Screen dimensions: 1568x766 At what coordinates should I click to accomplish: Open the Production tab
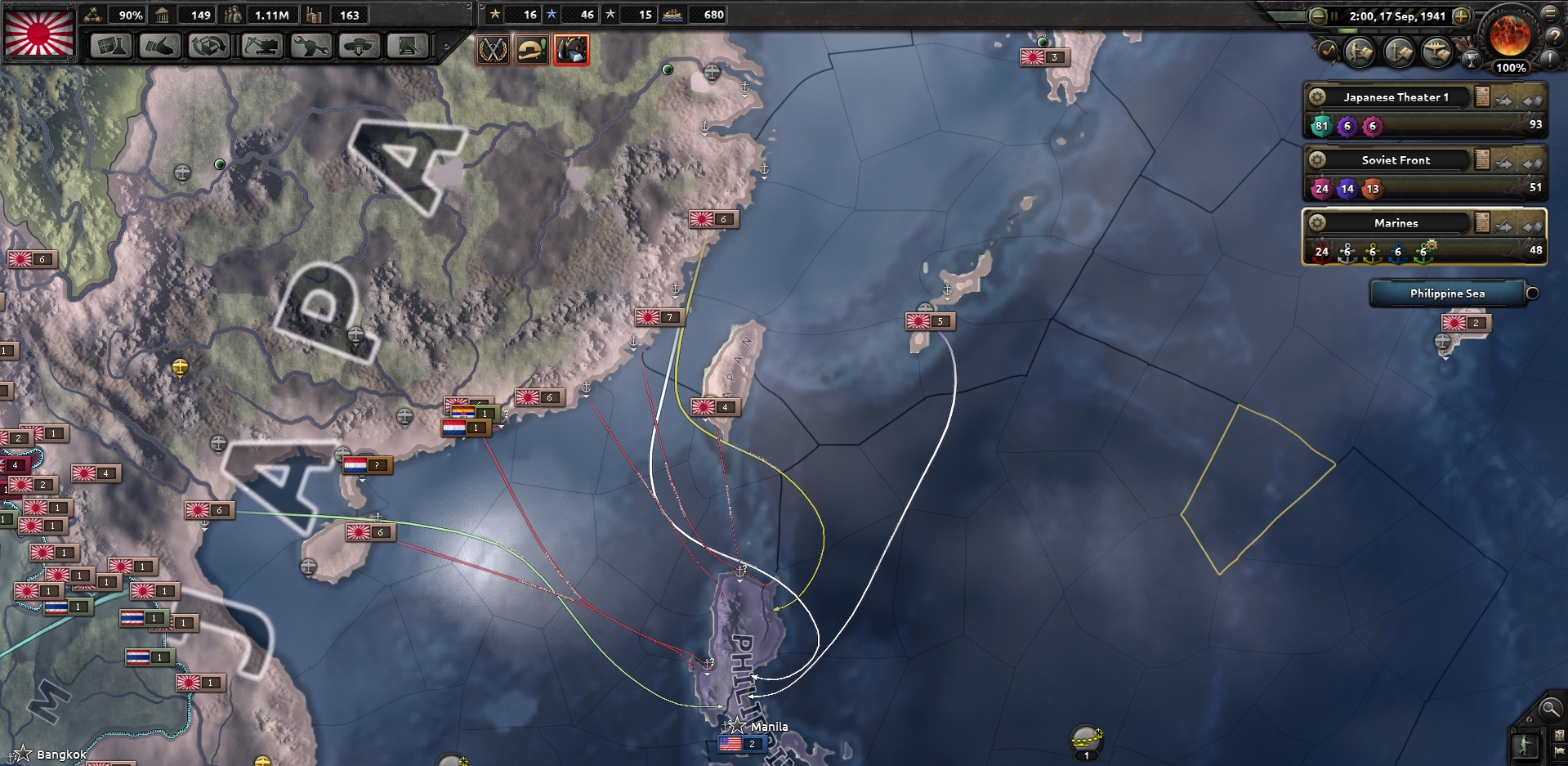(311, 47)
